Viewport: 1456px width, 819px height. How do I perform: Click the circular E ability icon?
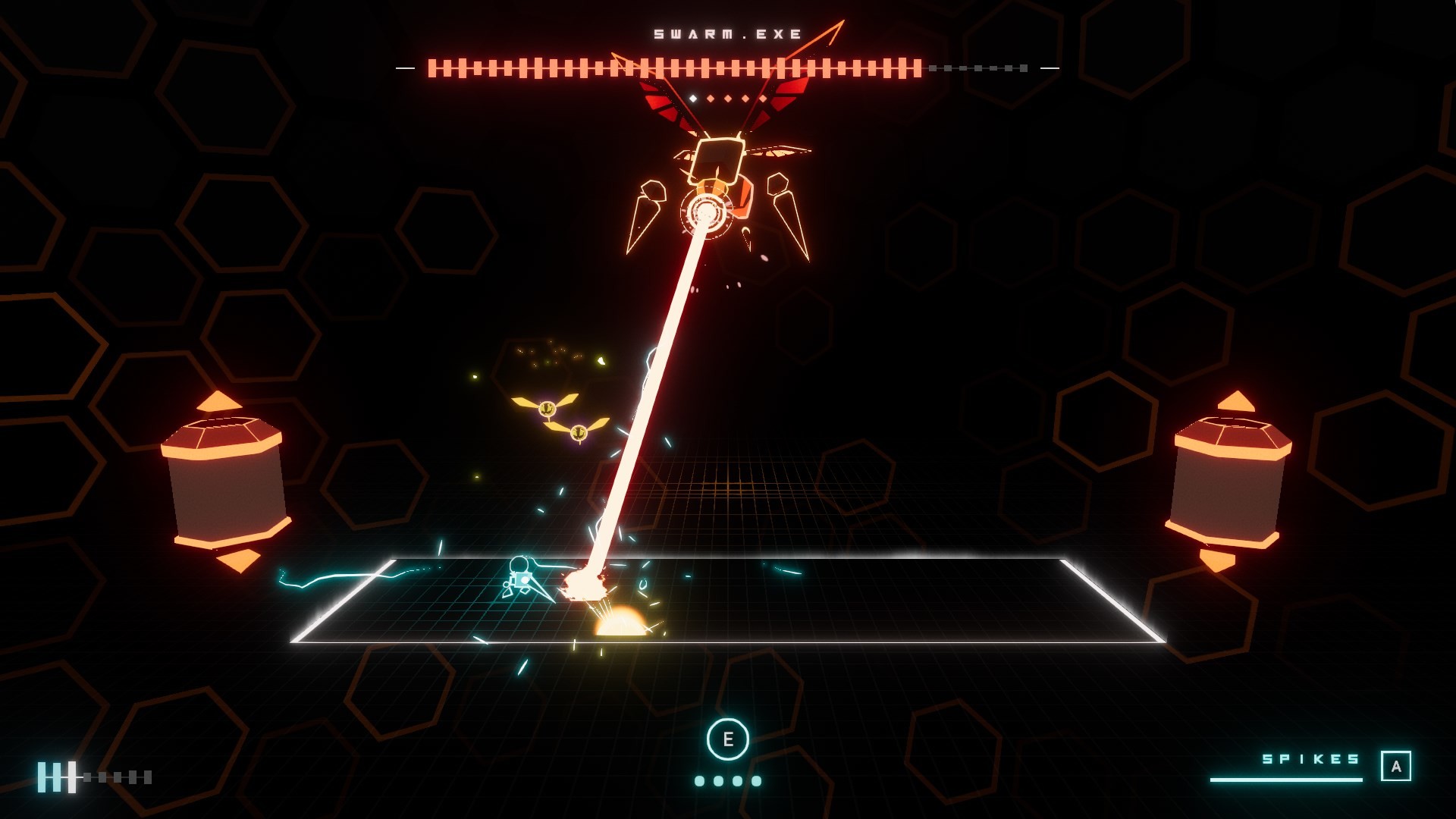coord(729,739)
